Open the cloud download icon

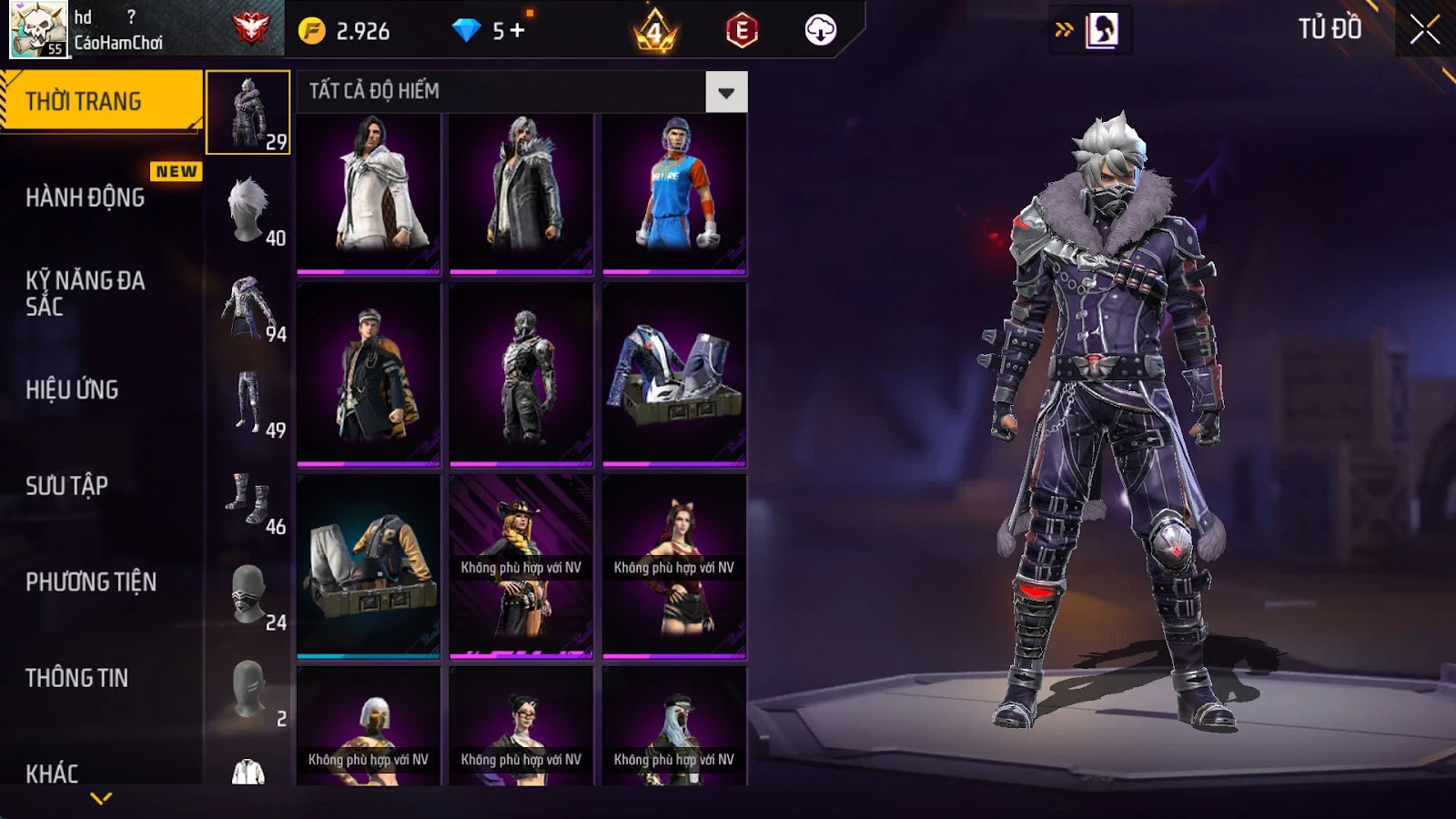pos(820,30)
